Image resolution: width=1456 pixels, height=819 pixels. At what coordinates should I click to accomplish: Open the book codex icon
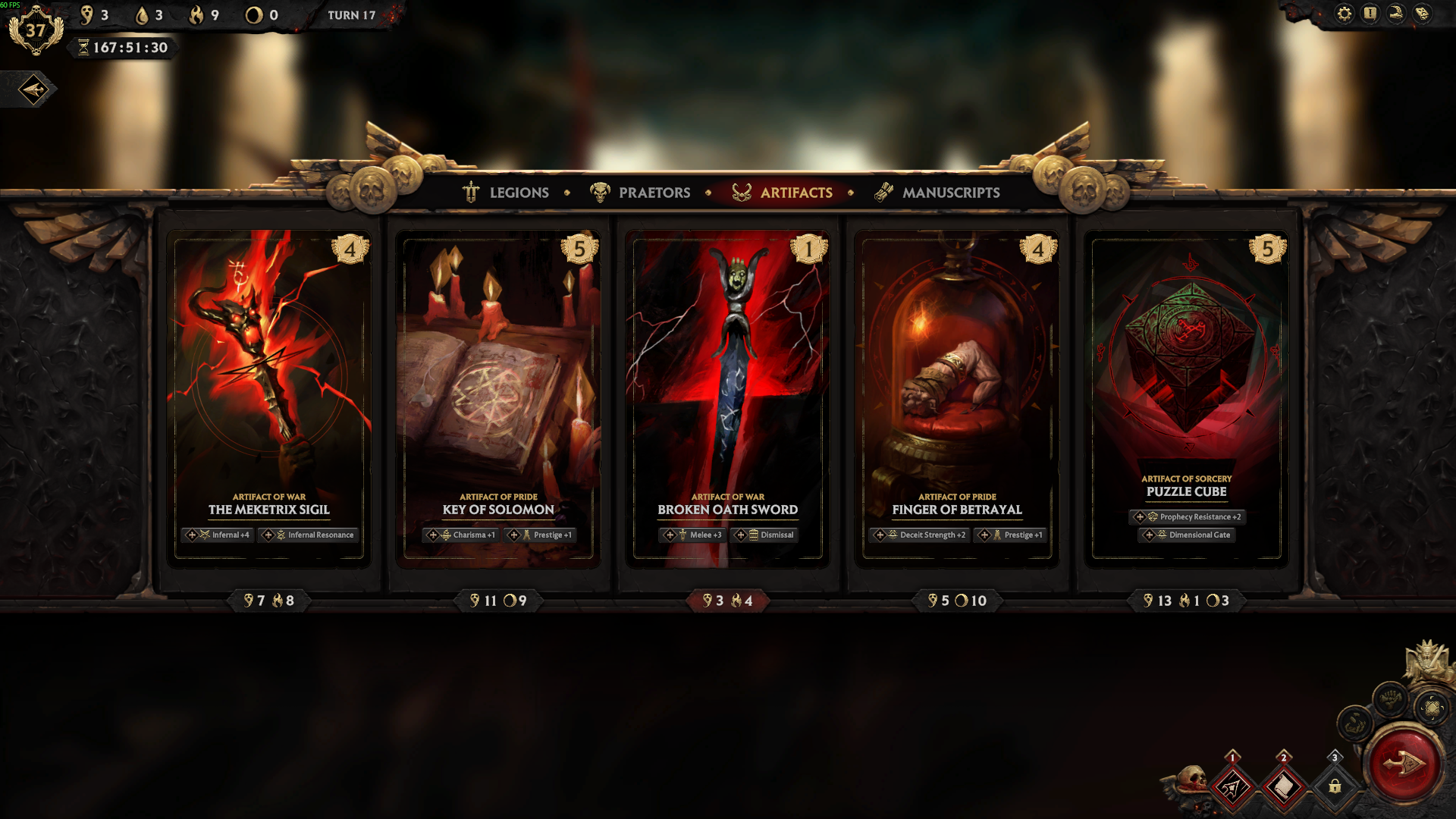coord(1423,14)
